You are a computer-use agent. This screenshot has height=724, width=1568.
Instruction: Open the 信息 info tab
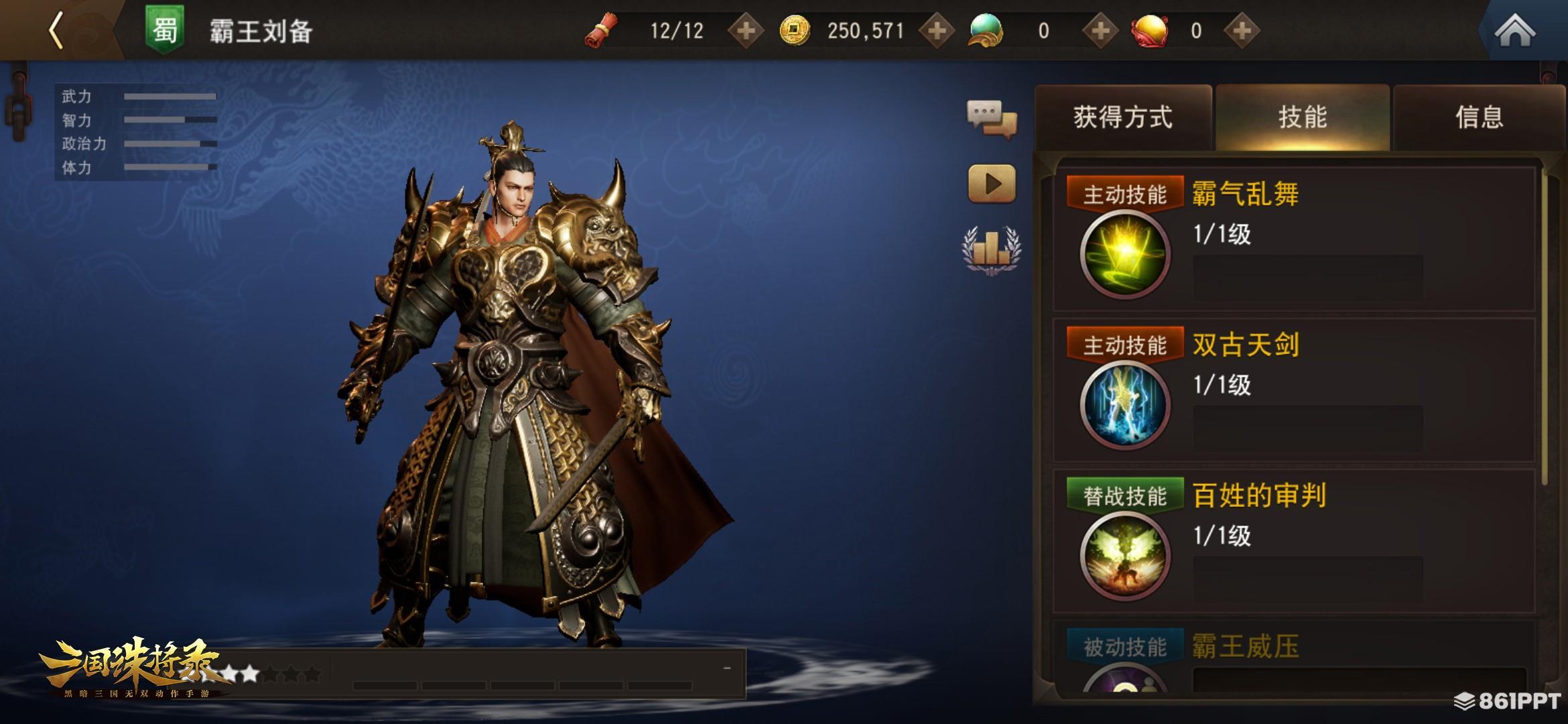(1479, 117)
